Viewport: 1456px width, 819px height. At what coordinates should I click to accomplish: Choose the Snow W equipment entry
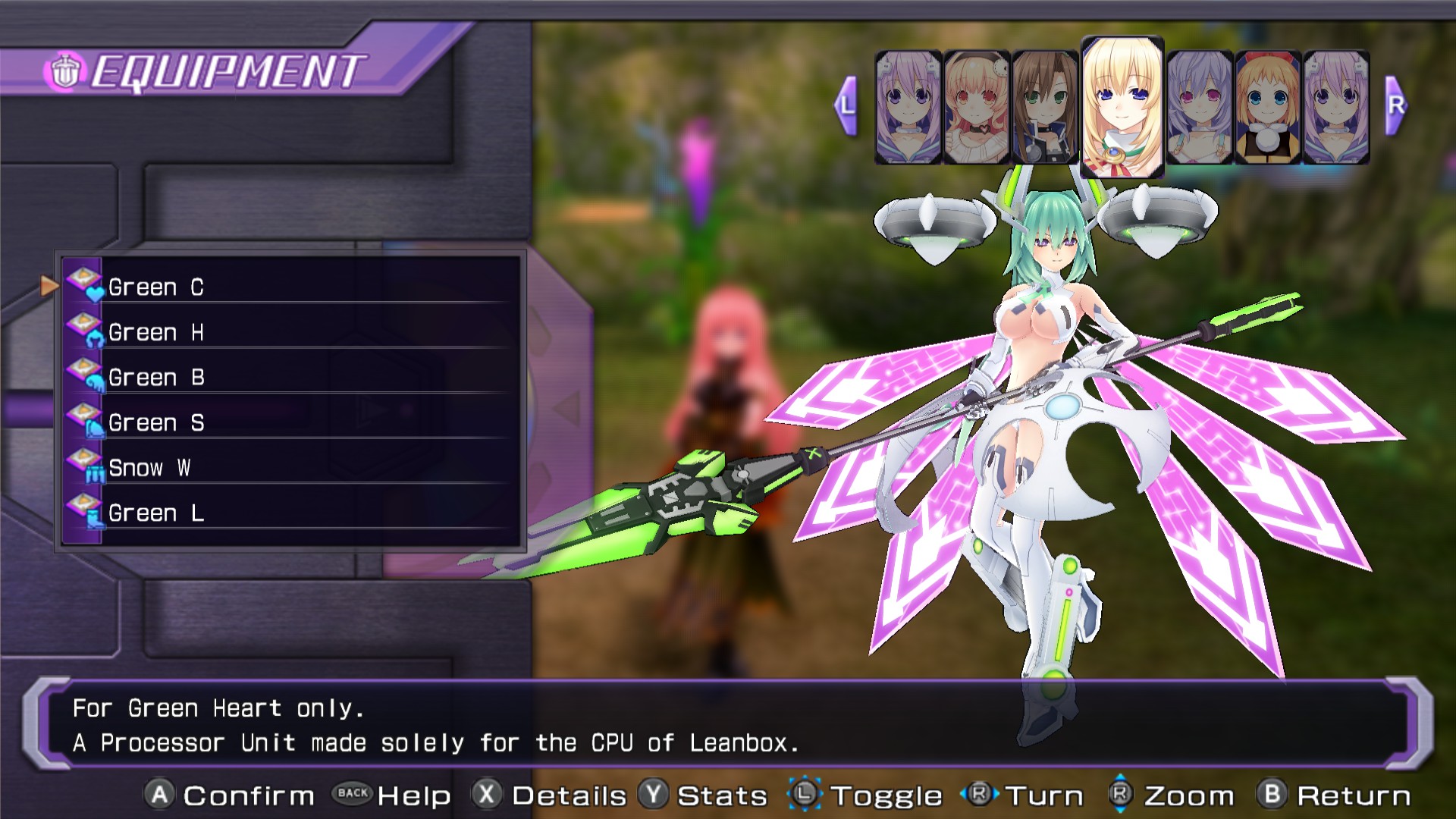(x=292, y=467)
